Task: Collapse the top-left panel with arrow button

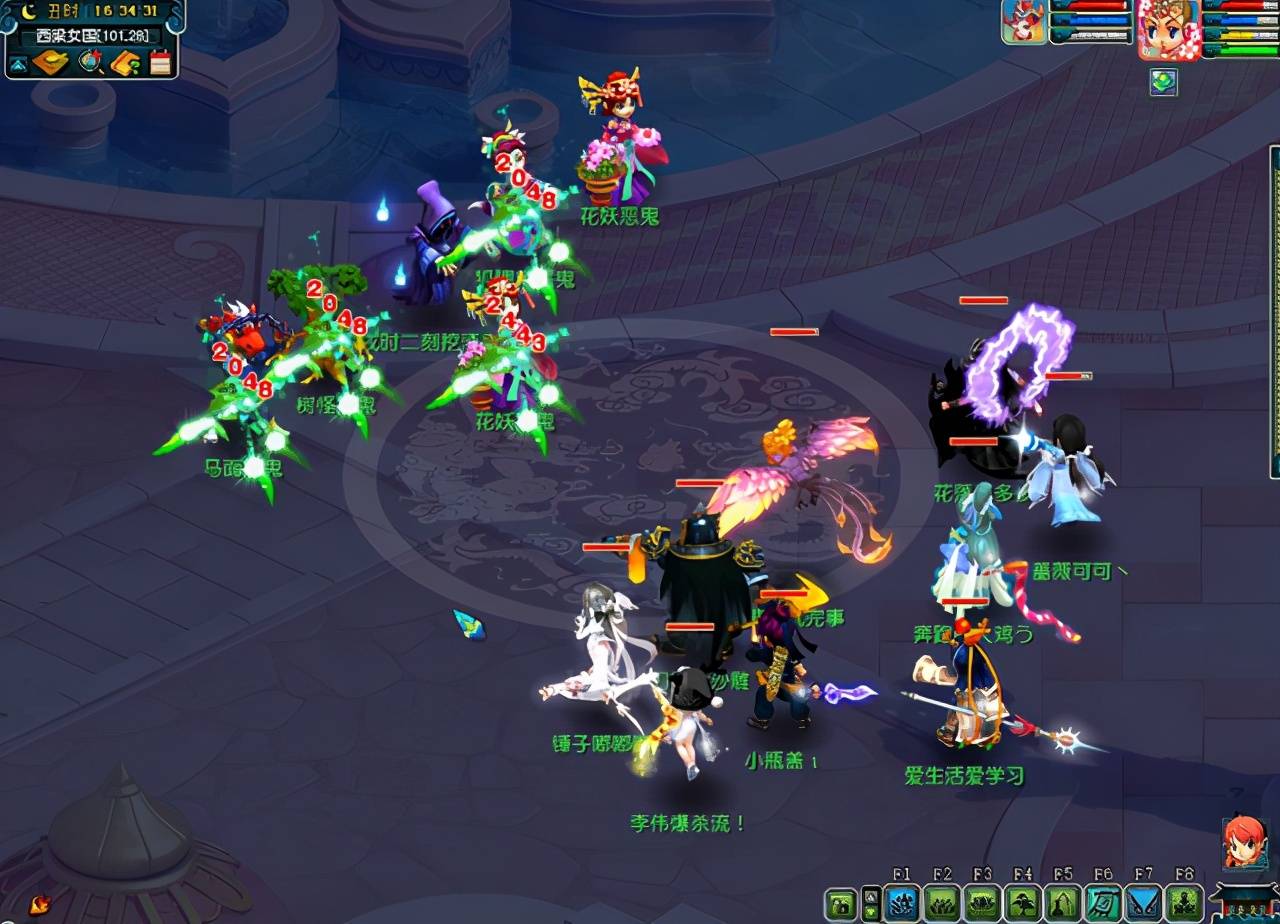Action: click(18, 65)
